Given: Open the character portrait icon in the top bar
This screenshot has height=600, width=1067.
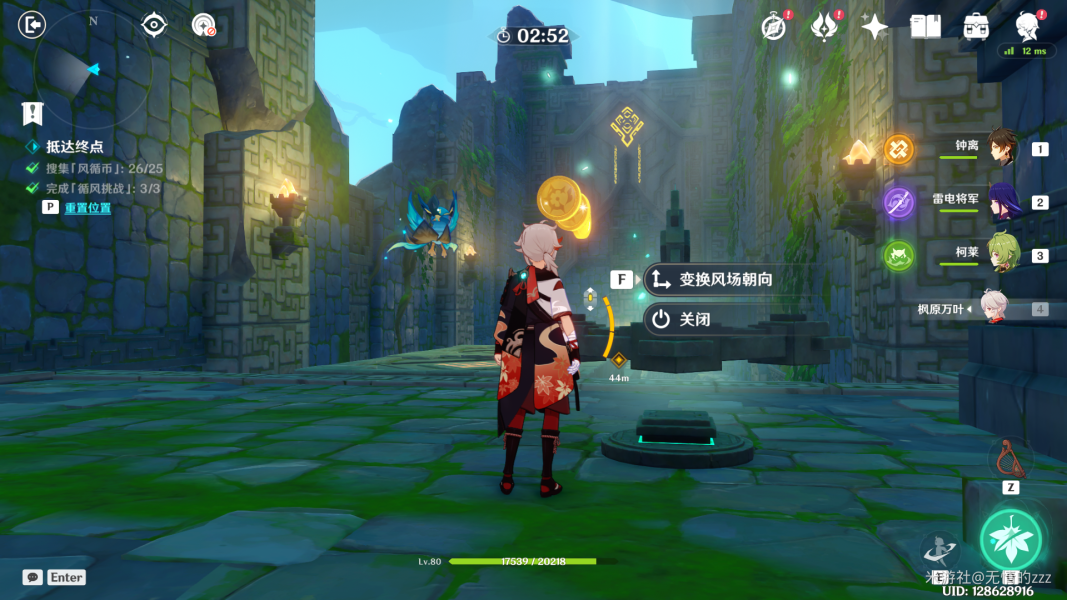Looking at the screenshot, I should click(x=1026, y=25).
